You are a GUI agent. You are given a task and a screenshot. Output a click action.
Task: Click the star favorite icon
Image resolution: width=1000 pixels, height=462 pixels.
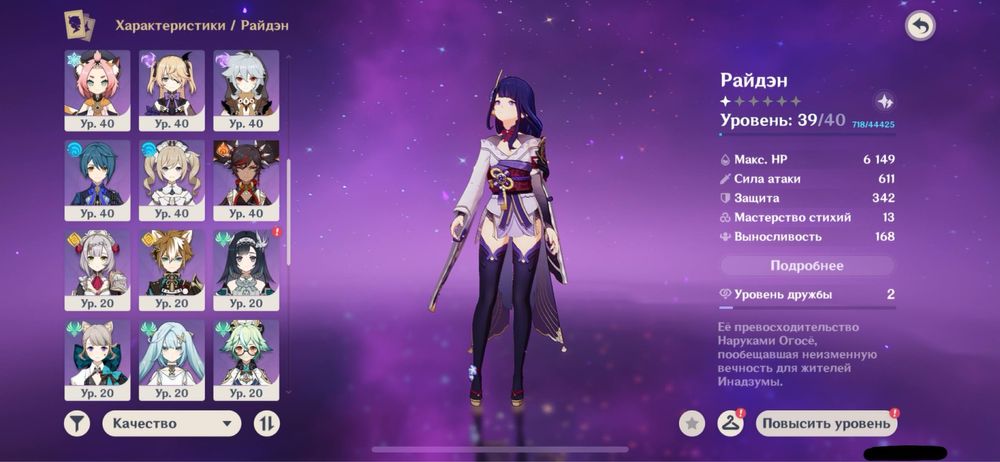691,423
